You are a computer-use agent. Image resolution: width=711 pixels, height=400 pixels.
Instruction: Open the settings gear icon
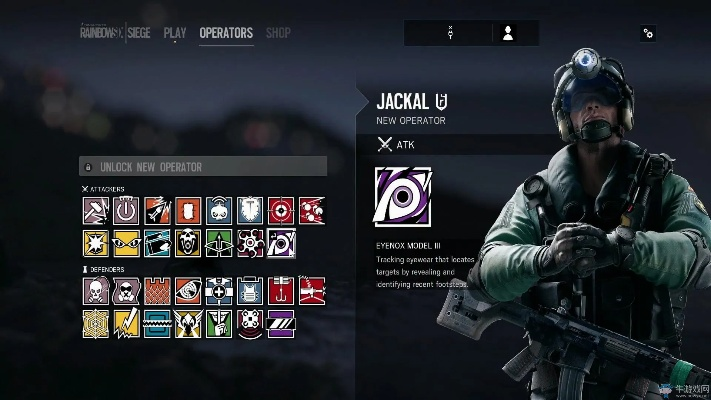click(x=648, y=33)
